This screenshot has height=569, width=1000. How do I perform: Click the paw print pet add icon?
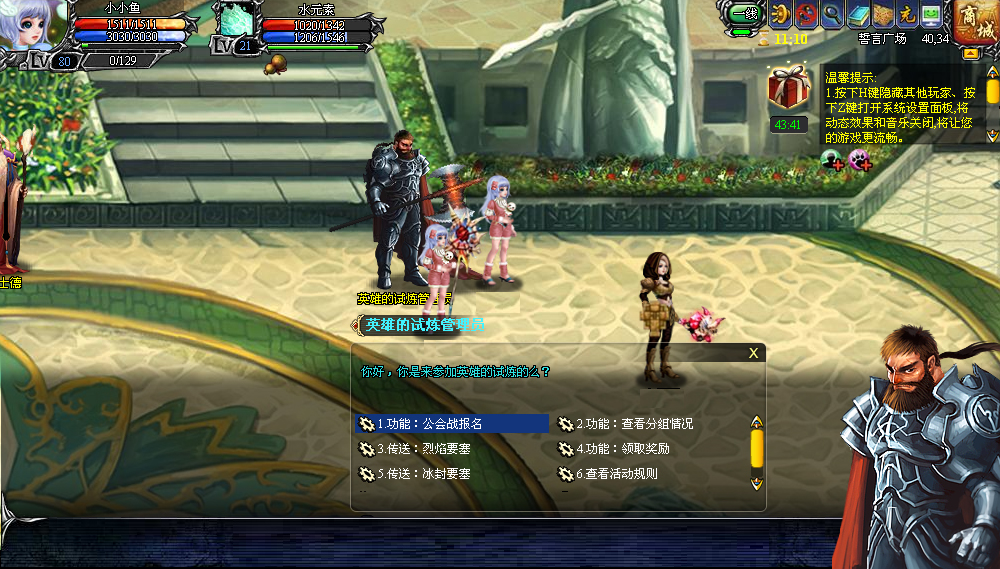pyautogui.click(x=859, y=158)
